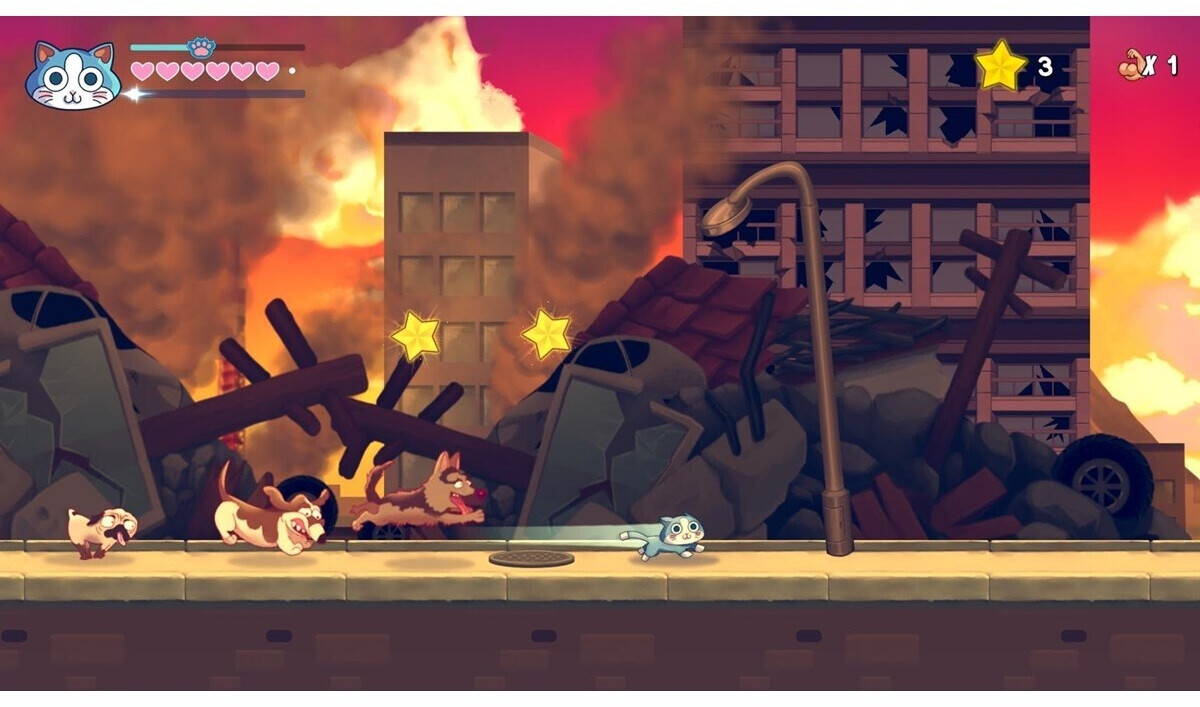
Task: Click the flexing arm power-up icon
Action: (x=1131, y=66)
